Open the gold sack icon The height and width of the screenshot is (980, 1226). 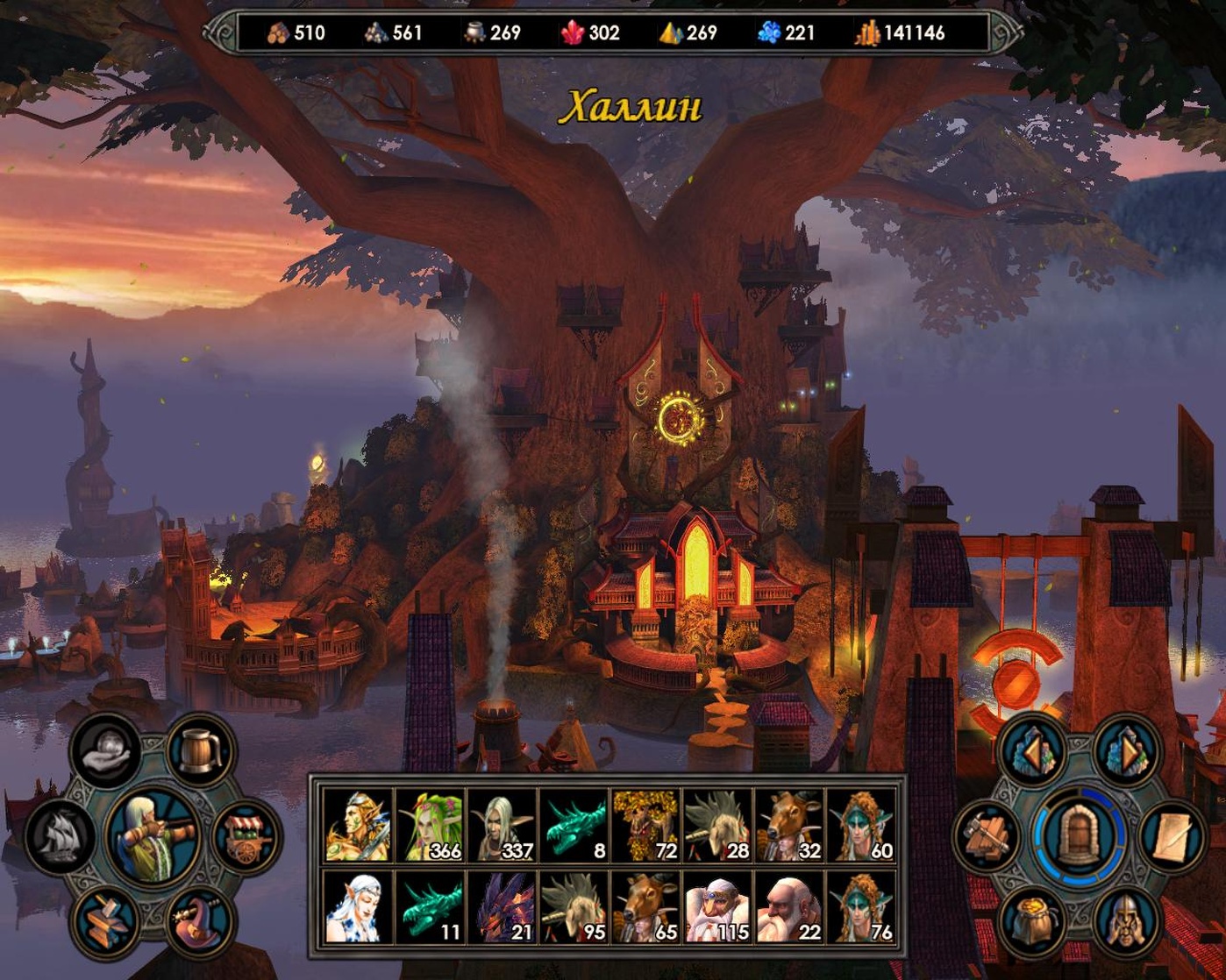click(x=1034, y=920)
